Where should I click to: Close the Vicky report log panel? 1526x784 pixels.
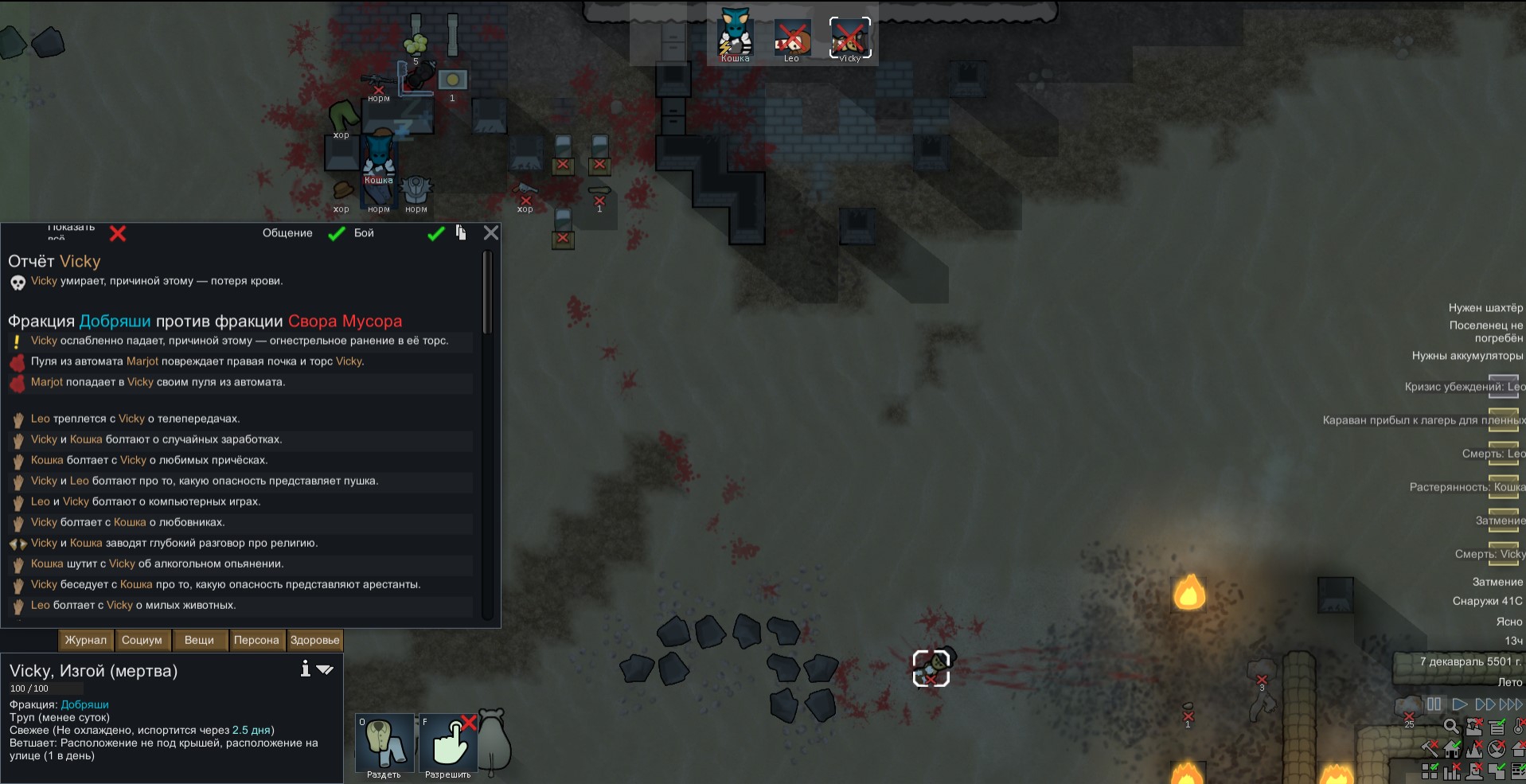[491, 232]
